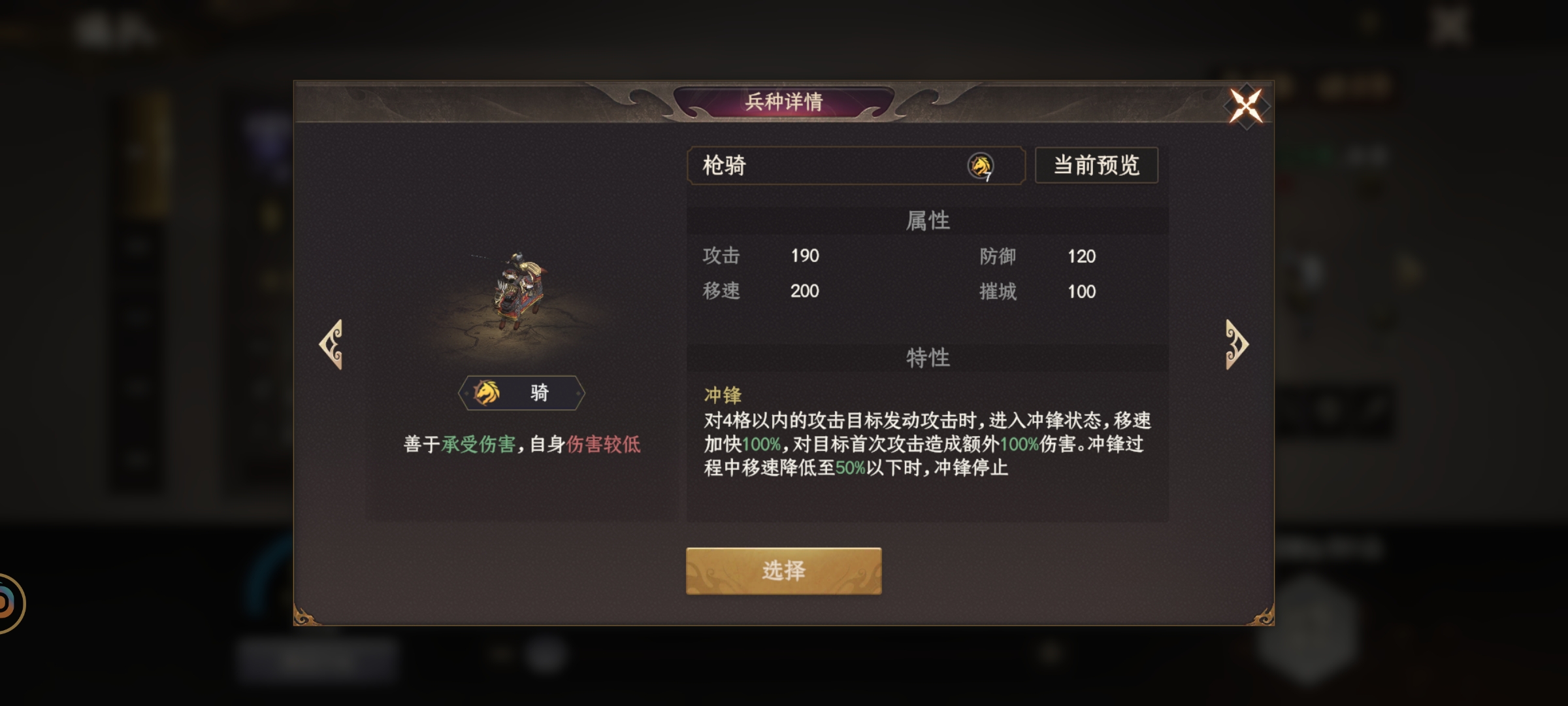Click the counter showing 7 on the unit icon
Screen dimensions: 1568x706
[989, 177]
